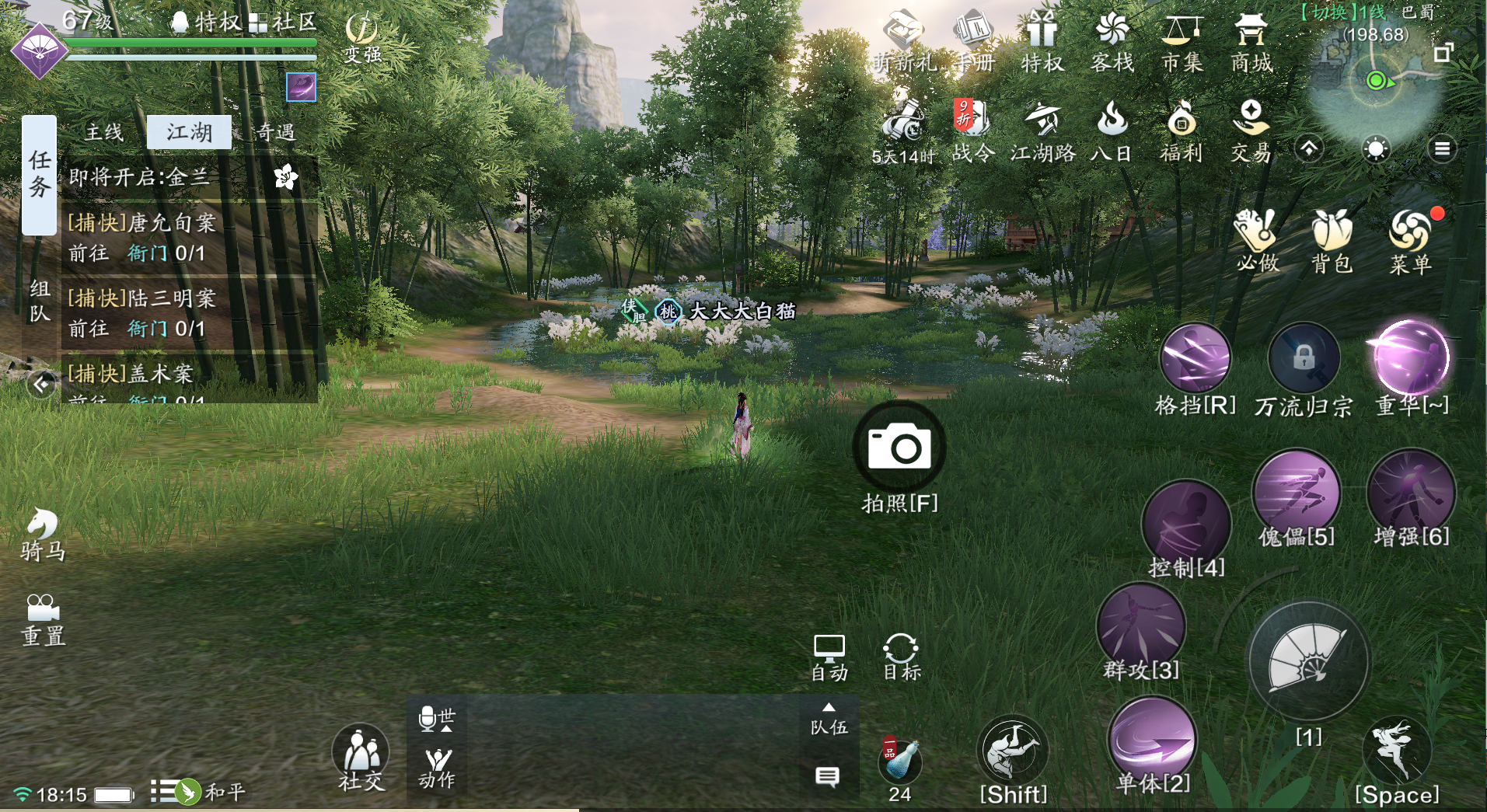Activate the 重华 skill icon
The image size is (1487, 812).
click(x=1411, y=359)
